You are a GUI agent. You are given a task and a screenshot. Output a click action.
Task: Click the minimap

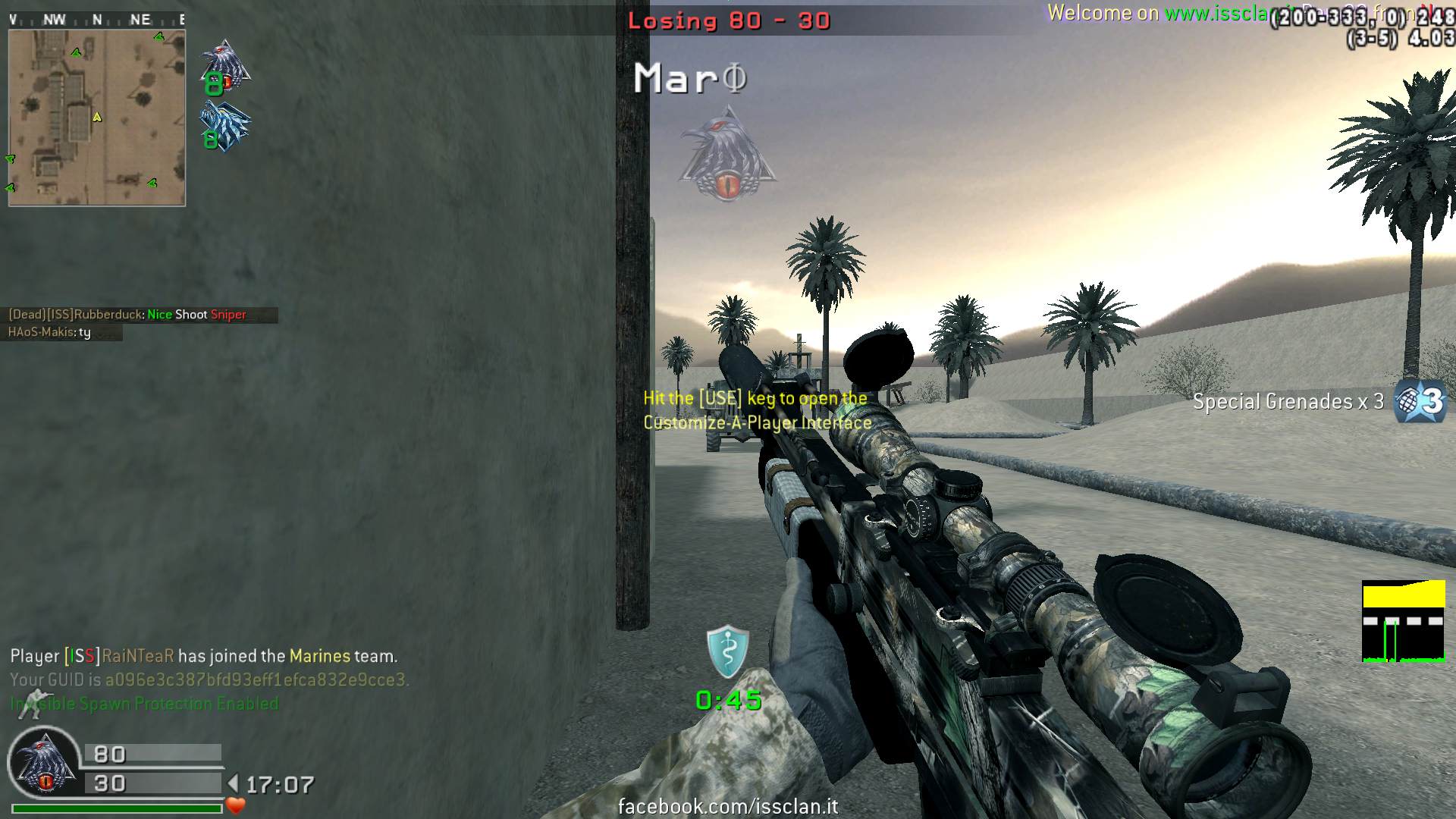pos(96,118)
